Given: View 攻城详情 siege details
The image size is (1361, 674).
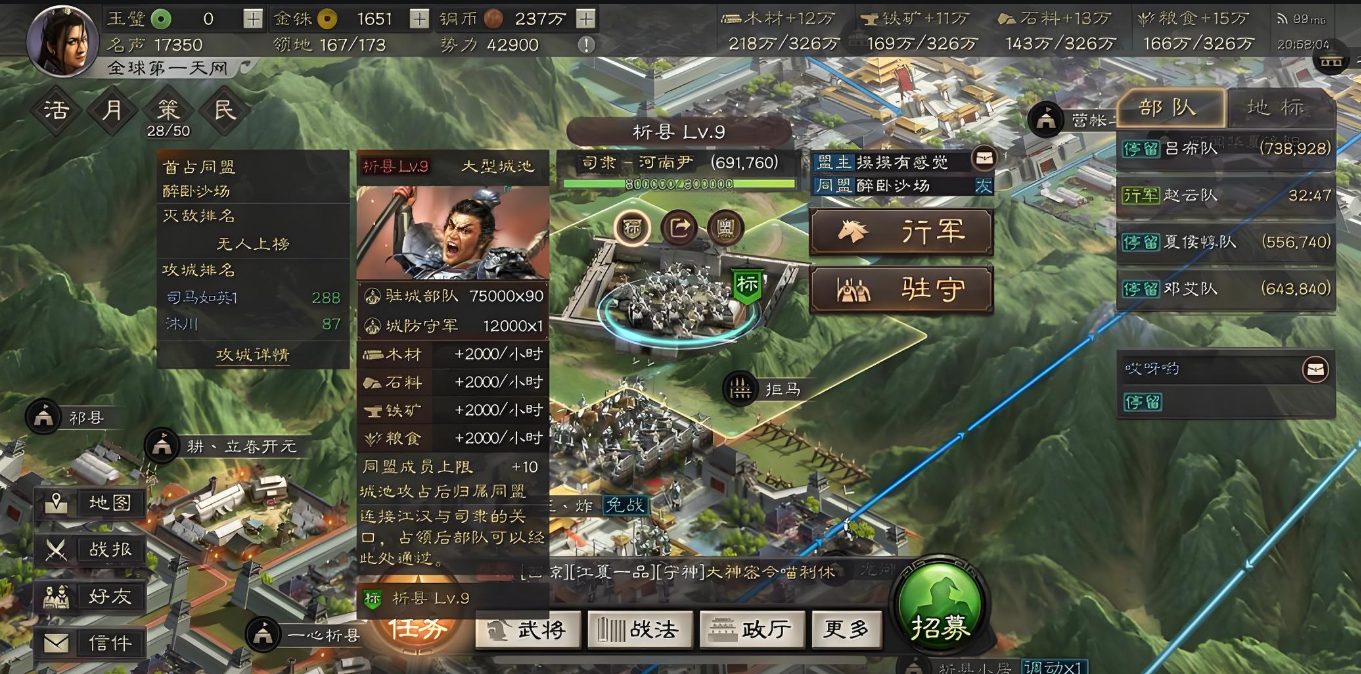Looking at the screenshot, I should (x=253, y=355).
